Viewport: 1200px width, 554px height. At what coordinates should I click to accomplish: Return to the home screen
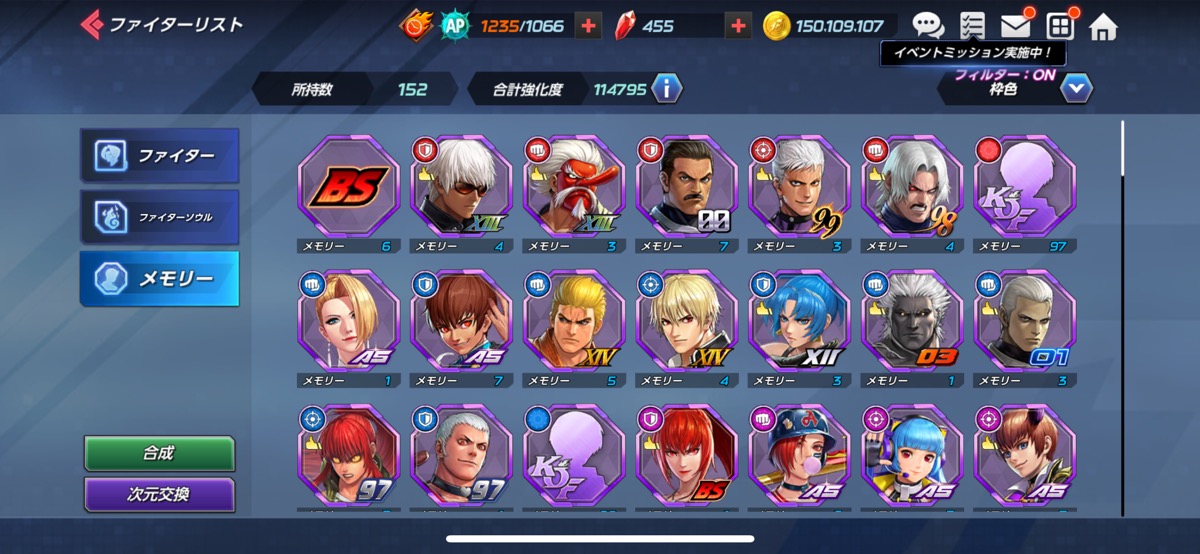point(1103,26)
